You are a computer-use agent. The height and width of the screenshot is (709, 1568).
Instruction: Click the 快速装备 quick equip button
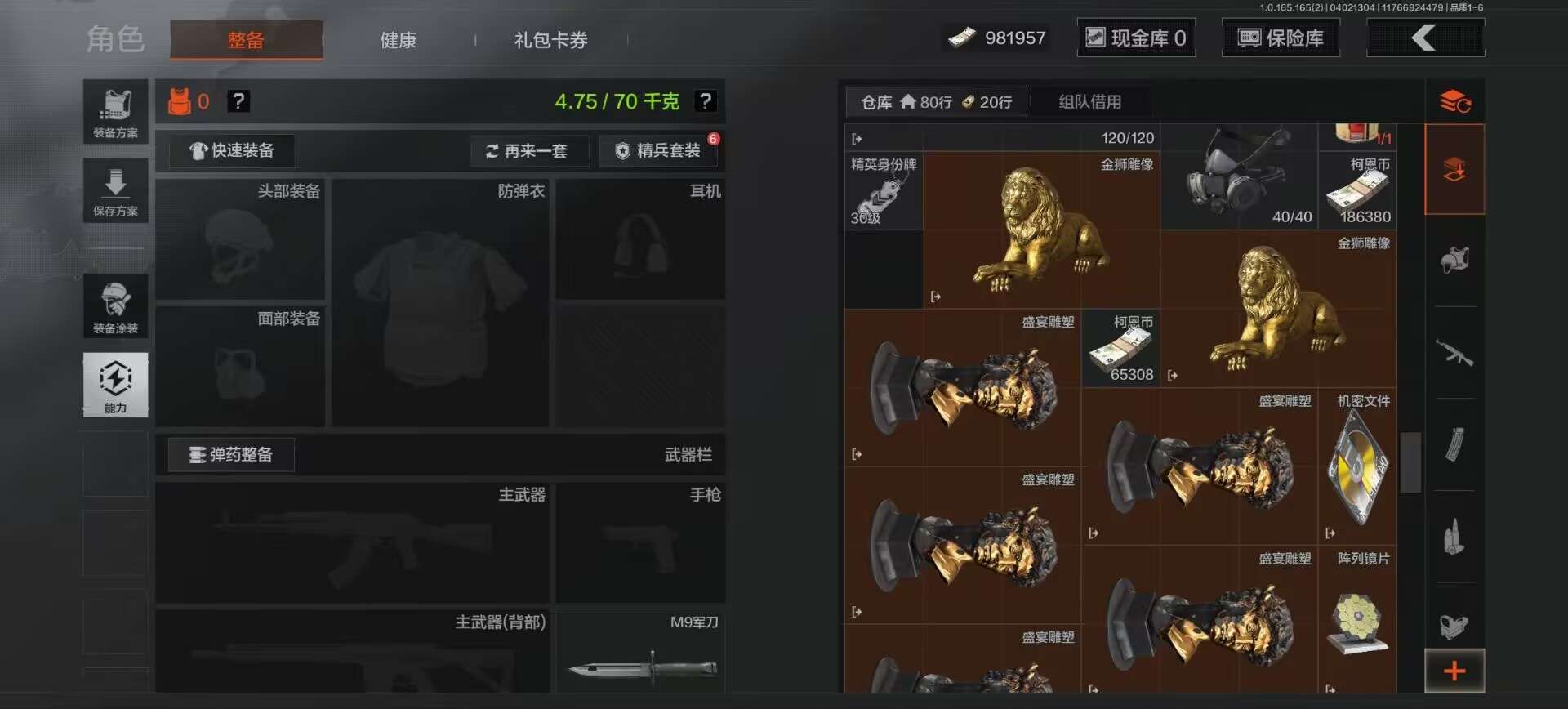coord(231,151)
